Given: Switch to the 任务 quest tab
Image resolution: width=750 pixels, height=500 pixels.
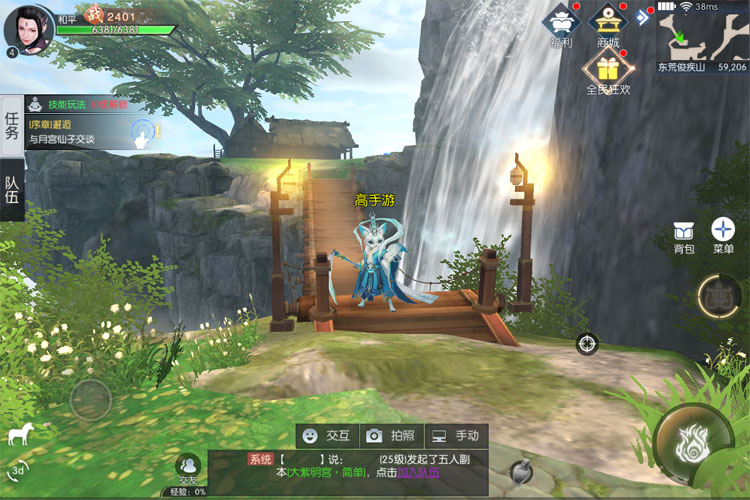Looking at the screenshot, I should pos(12,125).
